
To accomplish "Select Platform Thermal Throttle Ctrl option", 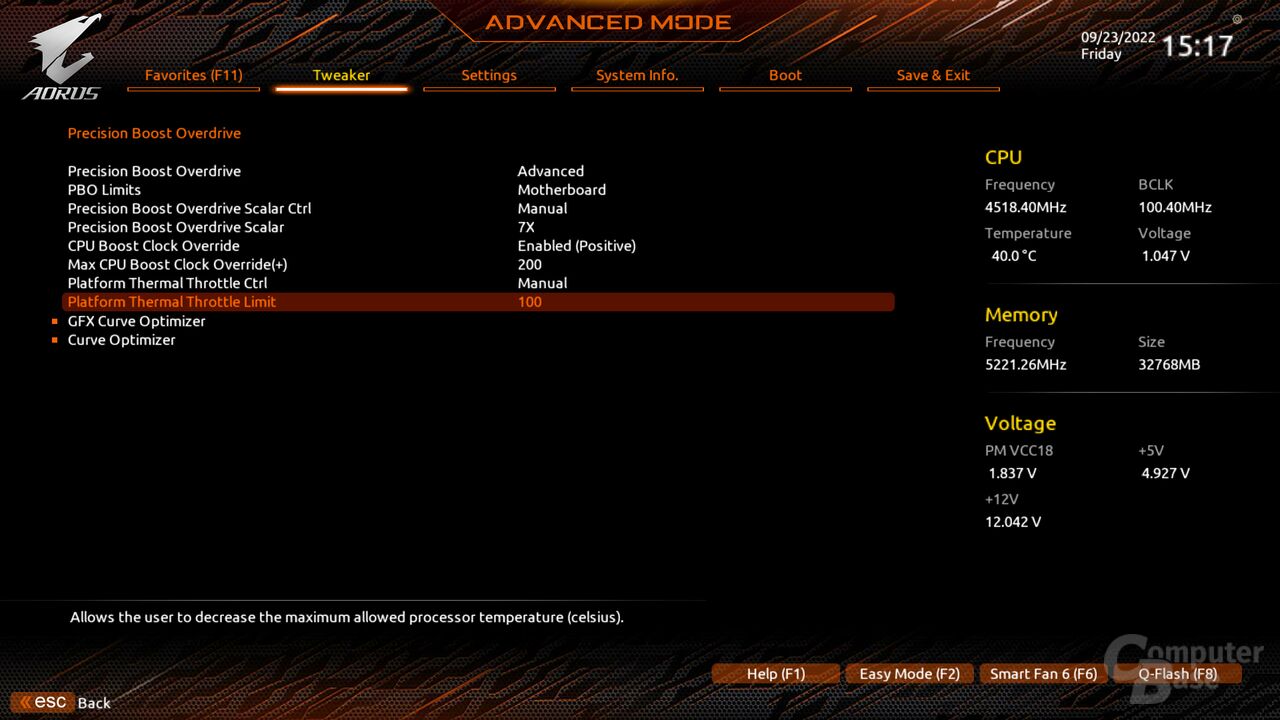I will 167,283.
